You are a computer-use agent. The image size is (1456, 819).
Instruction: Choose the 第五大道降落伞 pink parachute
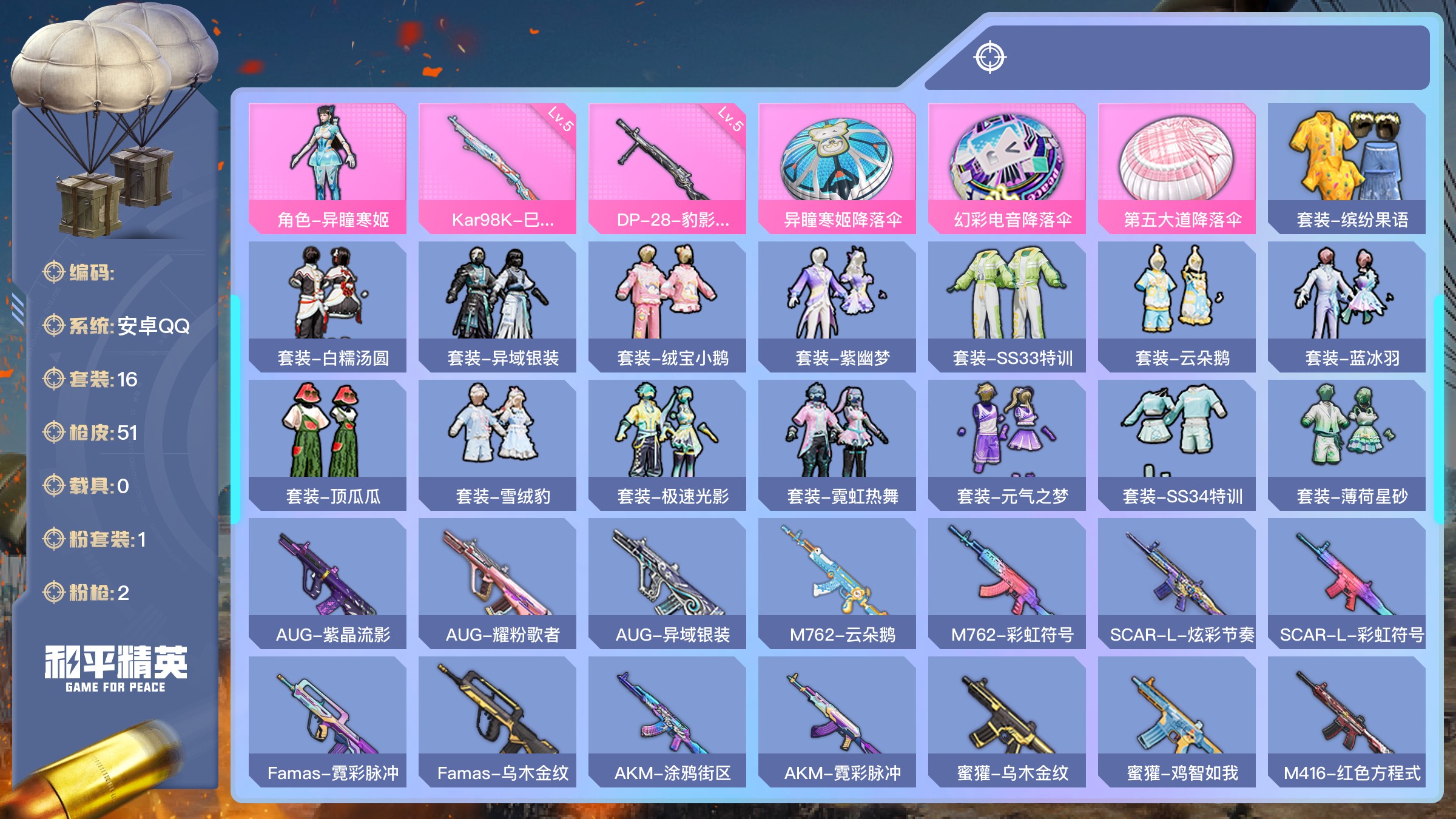1176,168
